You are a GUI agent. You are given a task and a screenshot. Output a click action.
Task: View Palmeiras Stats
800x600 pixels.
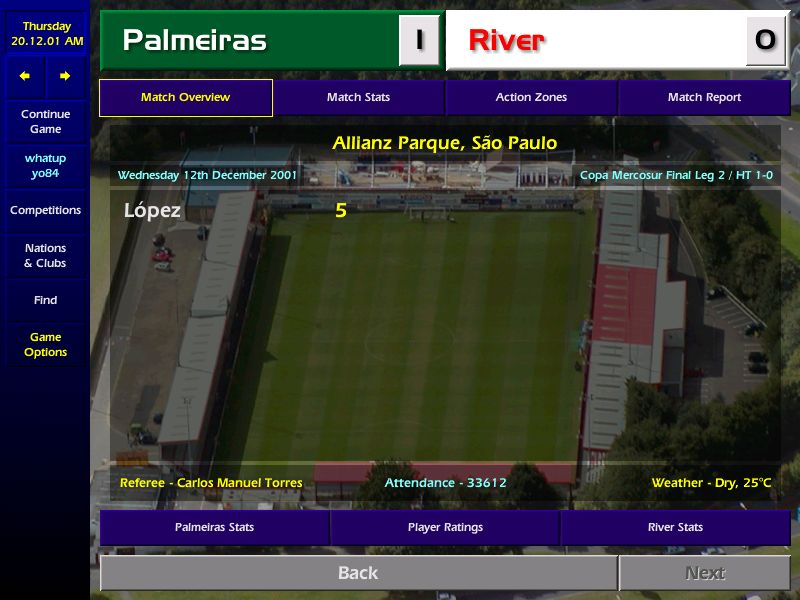pos(214,527)
